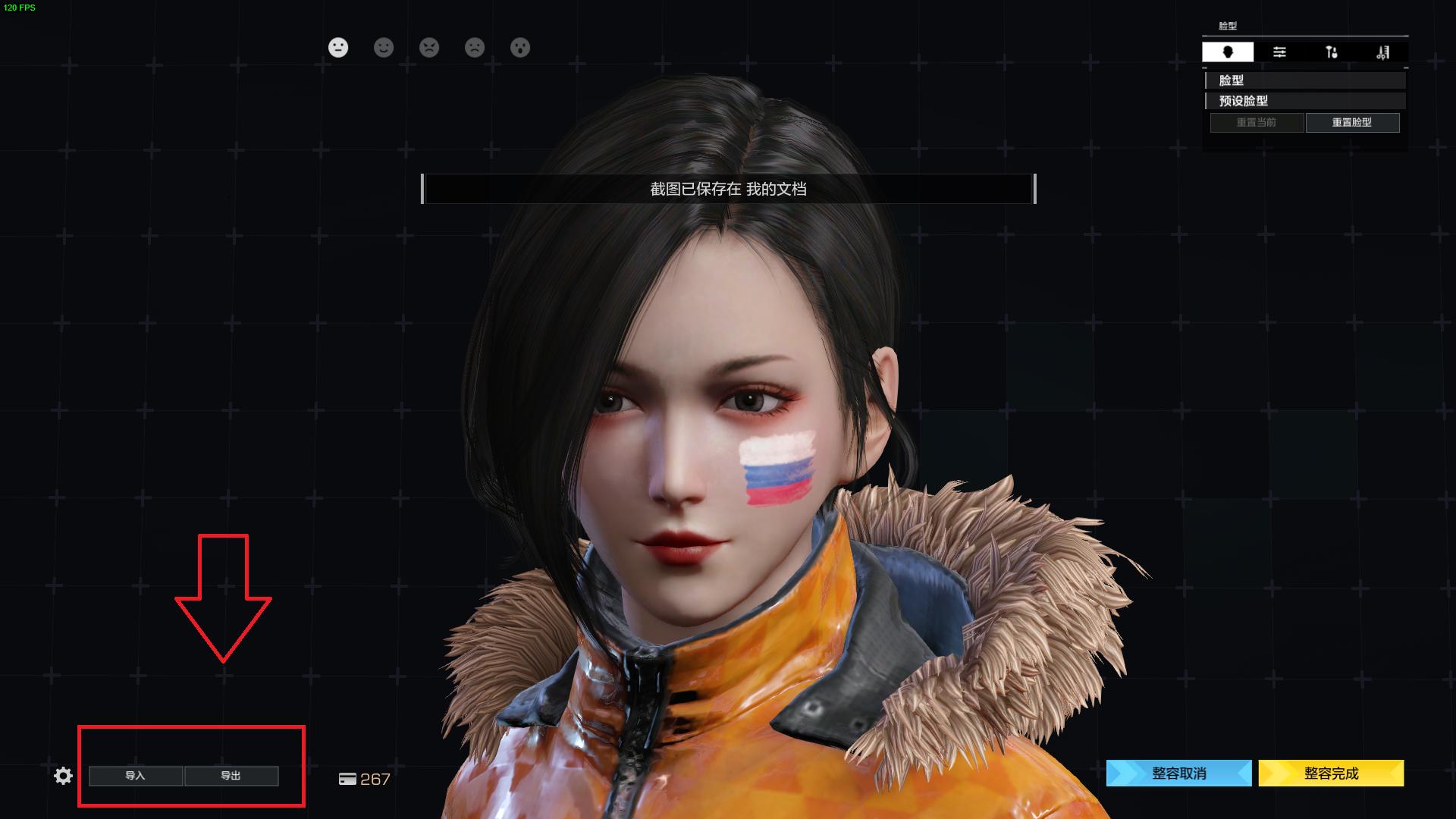Open the makeup brush tab

1331,52
